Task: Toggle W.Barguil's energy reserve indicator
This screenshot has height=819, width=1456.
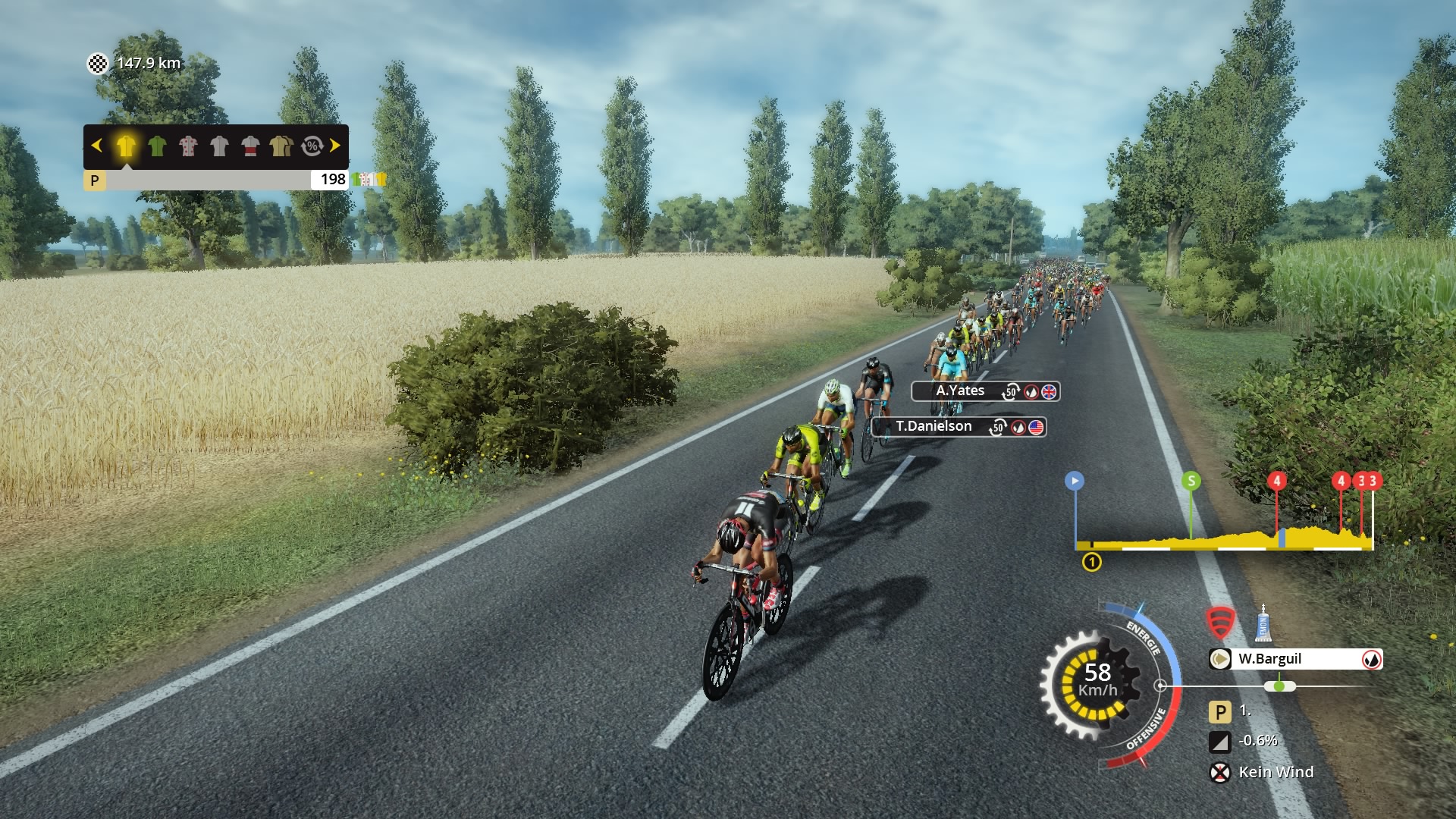Action: (x=1373, y=660)
